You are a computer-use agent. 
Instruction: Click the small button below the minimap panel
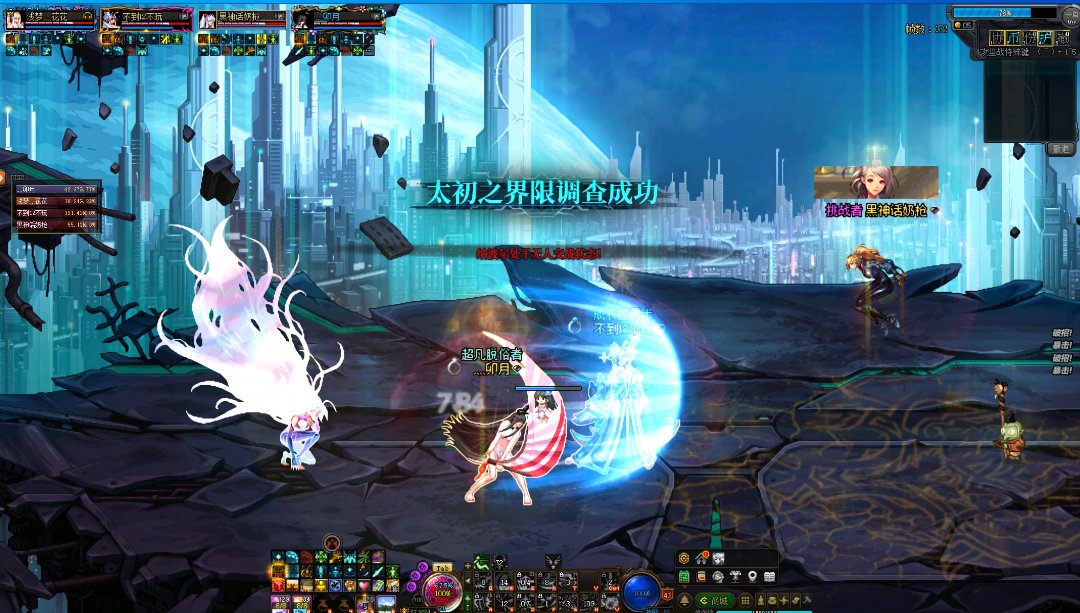1061,149
